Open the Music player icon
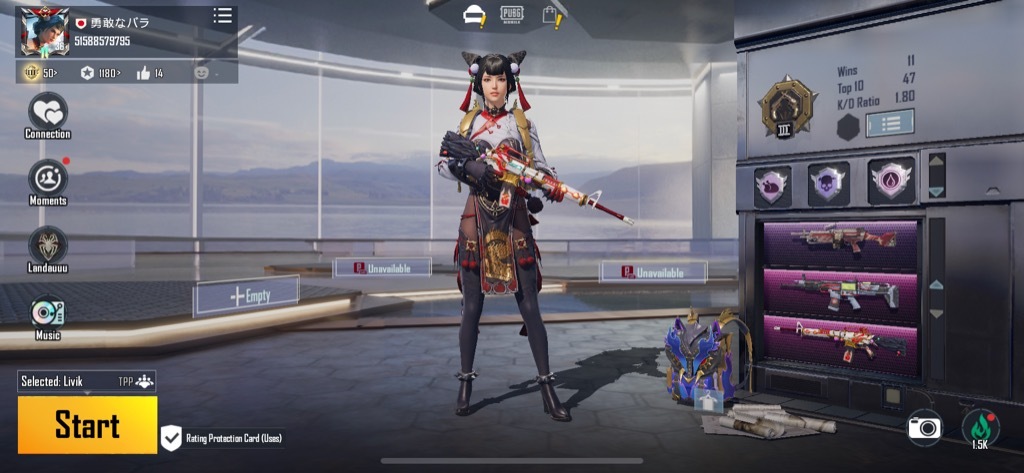Image resolution: width=1024 pixels, height=473 pixels. coord(47,313)
